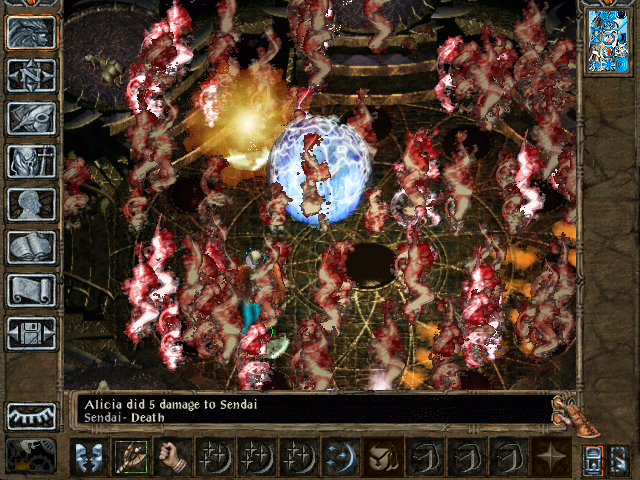The width and height of the screenshot is (640, 480).
Task: Open the area map with compass icon
Action: pyautogui.click(x=32, y=75)
